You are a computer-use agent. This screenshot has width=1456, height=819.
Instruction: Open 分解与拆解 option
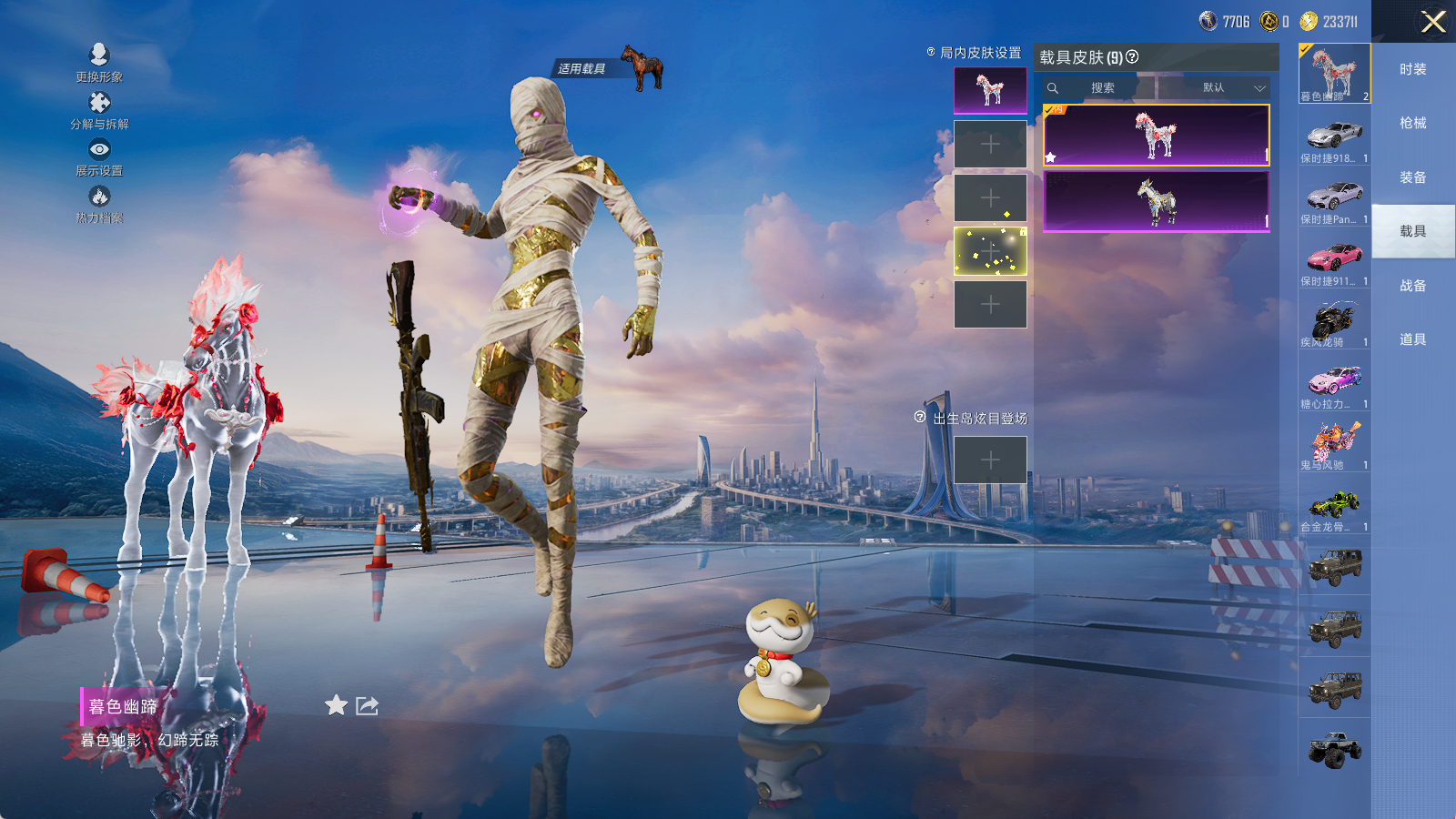[x=99, y=103]
